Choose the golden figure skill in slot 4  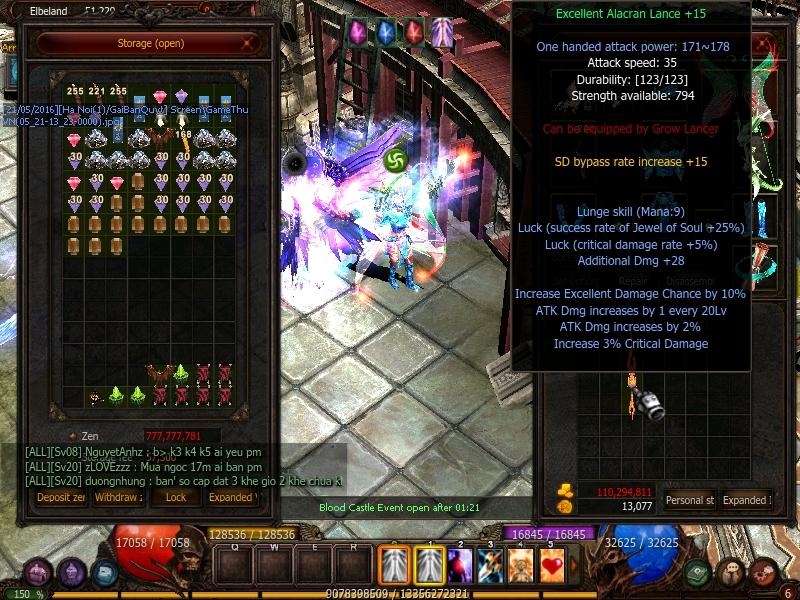tap(521, 567)
